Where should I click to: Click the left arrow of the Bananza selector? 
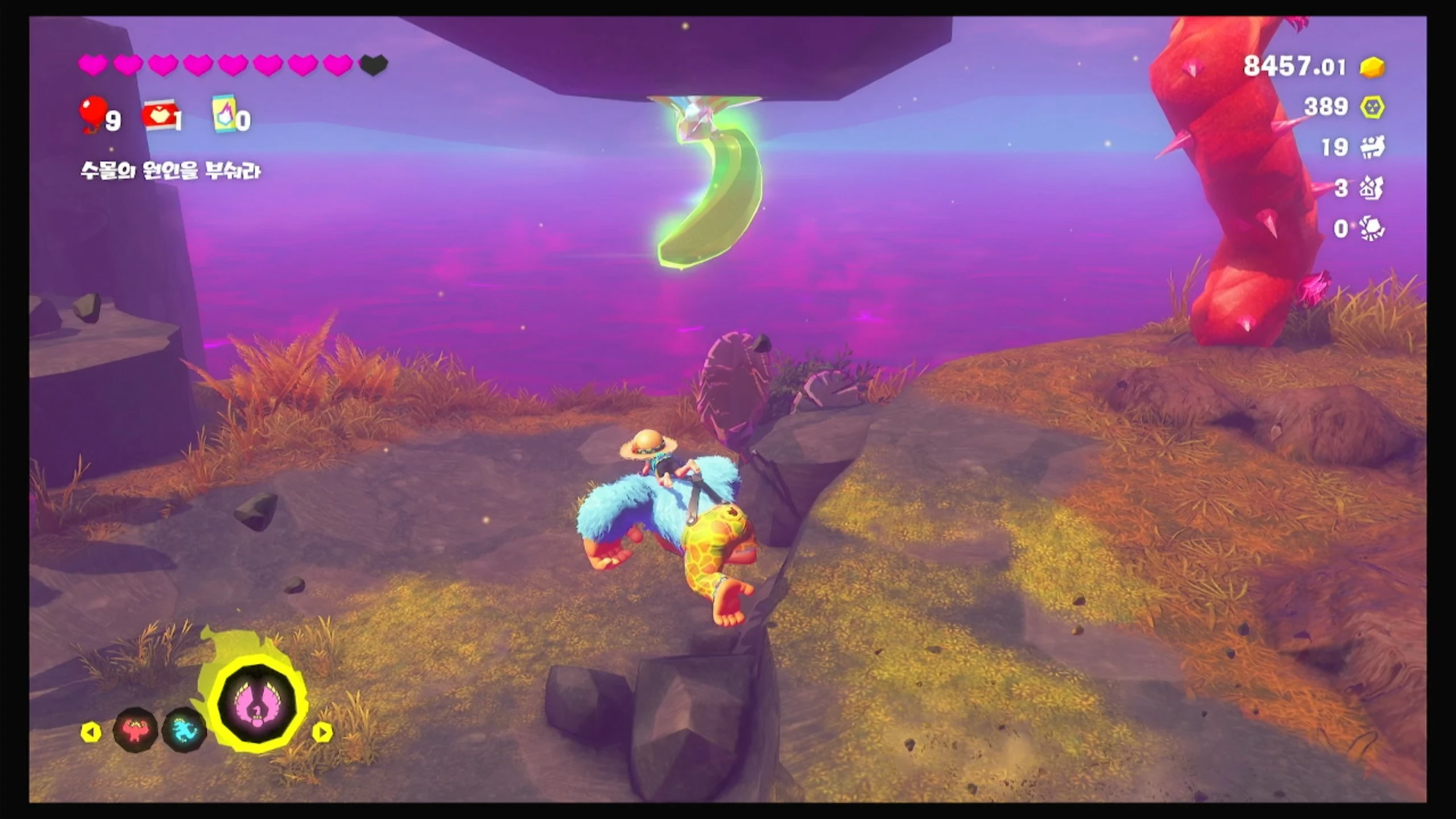point(91,732)
